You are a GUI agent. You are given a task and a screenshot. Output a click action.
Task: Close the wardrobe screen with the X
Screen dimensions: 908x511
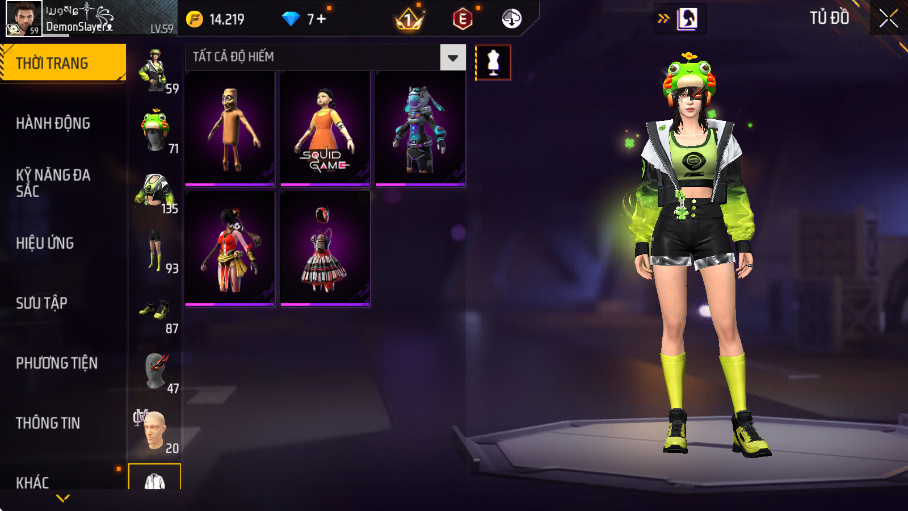tap(888, 18)
